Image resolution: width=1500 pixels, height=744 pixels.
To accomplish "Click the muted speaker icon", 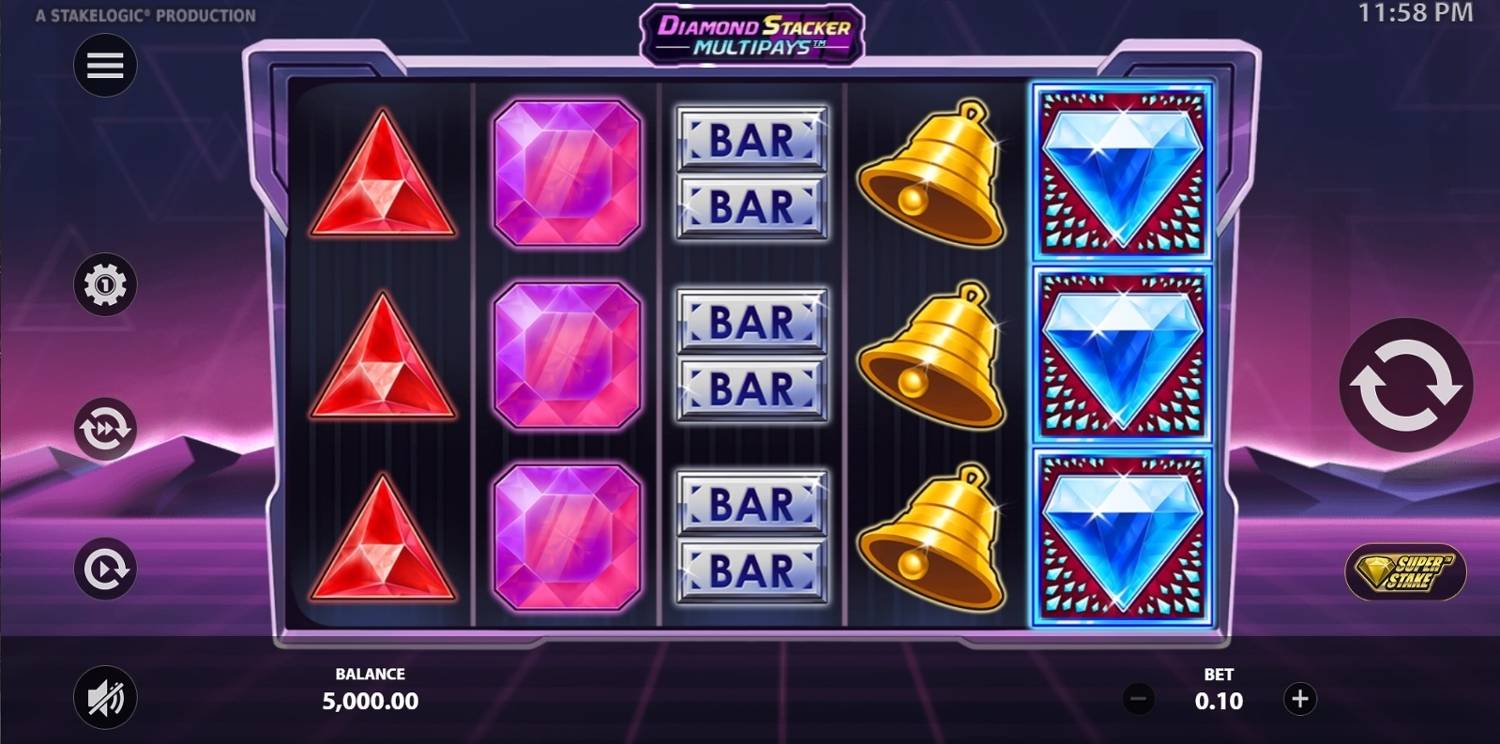I will [x=104, y=698].
